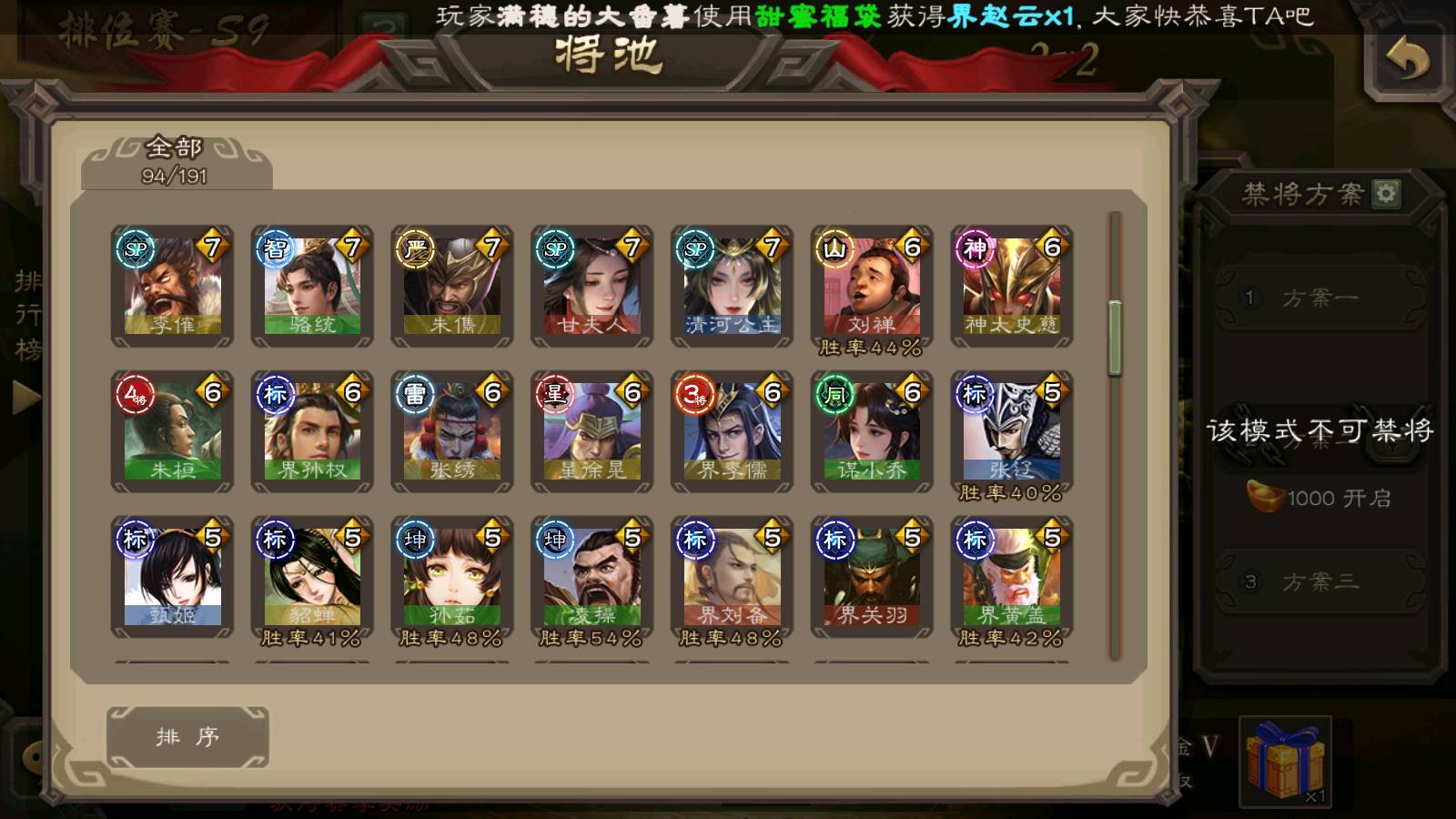The image size is (1456, 819).
Task: Select the 甘夫人 general card
Action: (x=592, y=286)
